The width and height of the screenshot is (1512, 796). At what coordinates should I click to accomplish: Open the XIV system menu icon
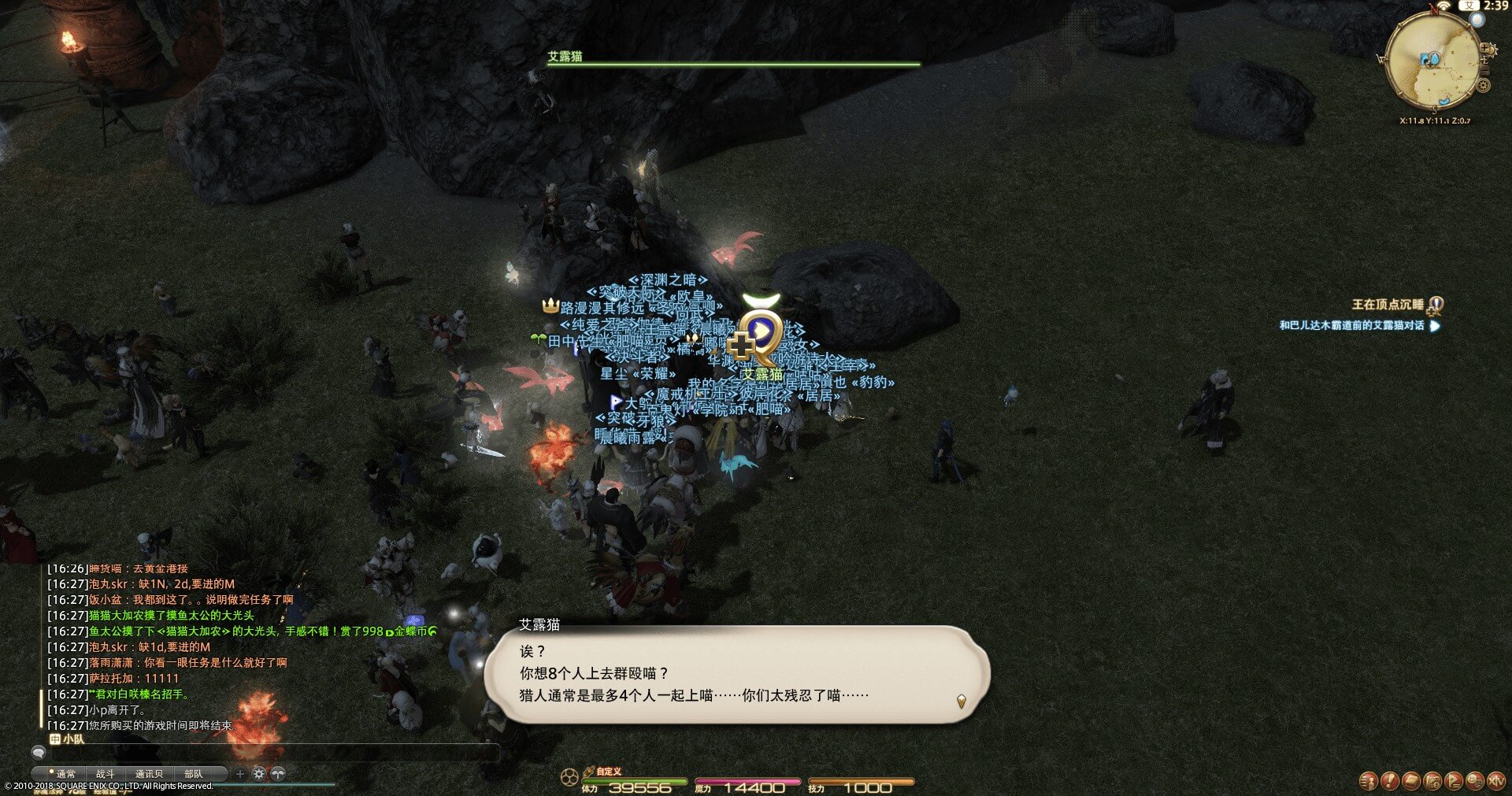point(1496,780)
